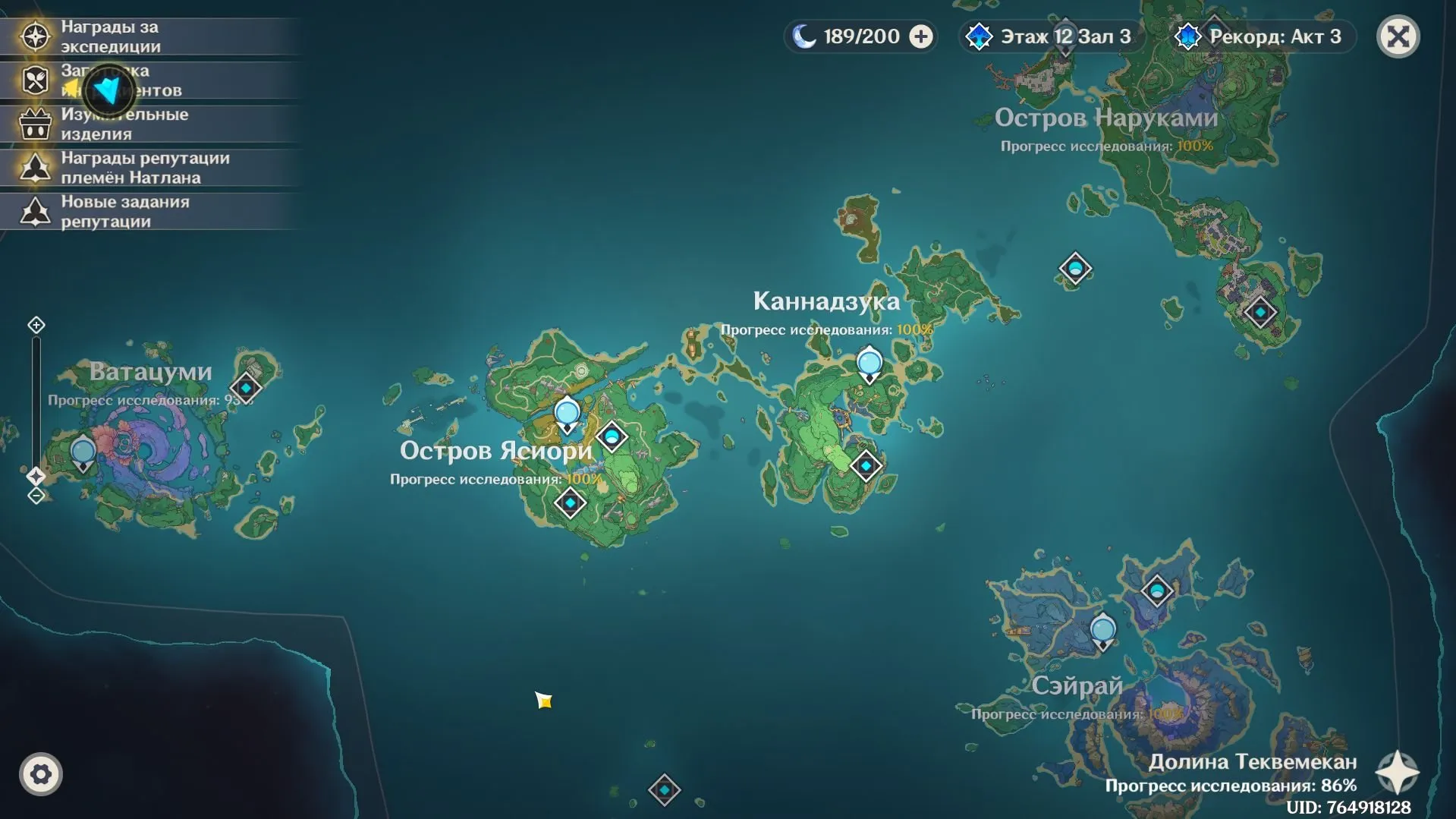The width and height of the screenshot is (1456, 819).
Task: Select the Statue of Seven on Остров Ясиори
Action: (x=567, y=414)
